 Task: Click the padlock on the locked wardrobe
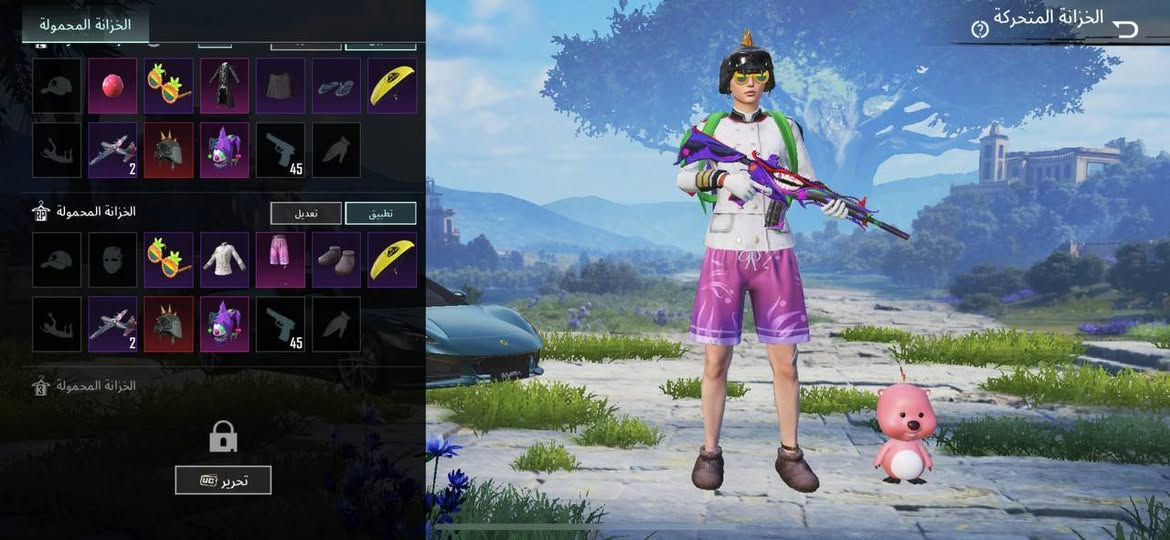tap(222, 436)
